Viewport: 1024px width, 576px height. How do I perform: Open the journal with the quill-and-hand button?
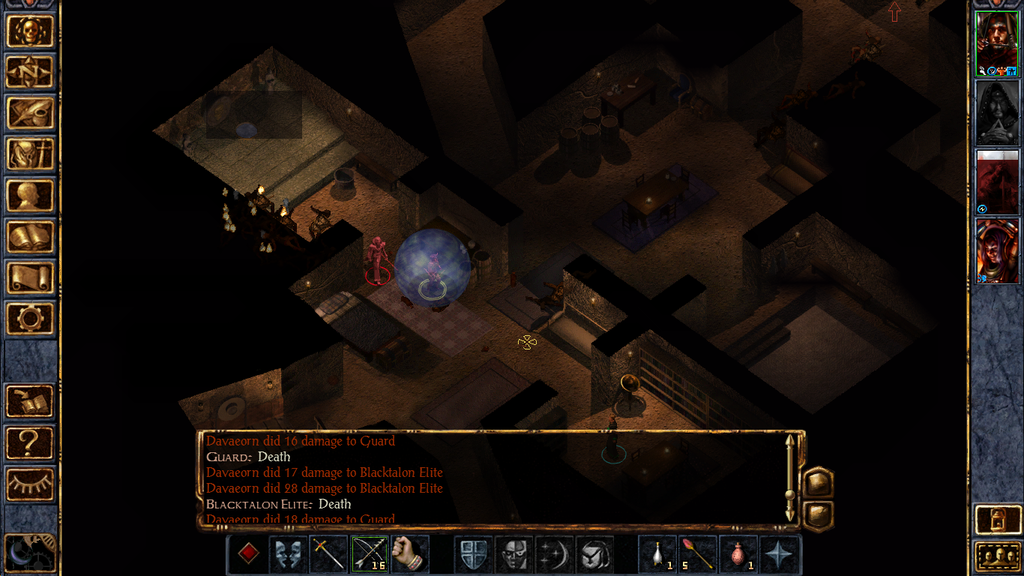(30, 113)
